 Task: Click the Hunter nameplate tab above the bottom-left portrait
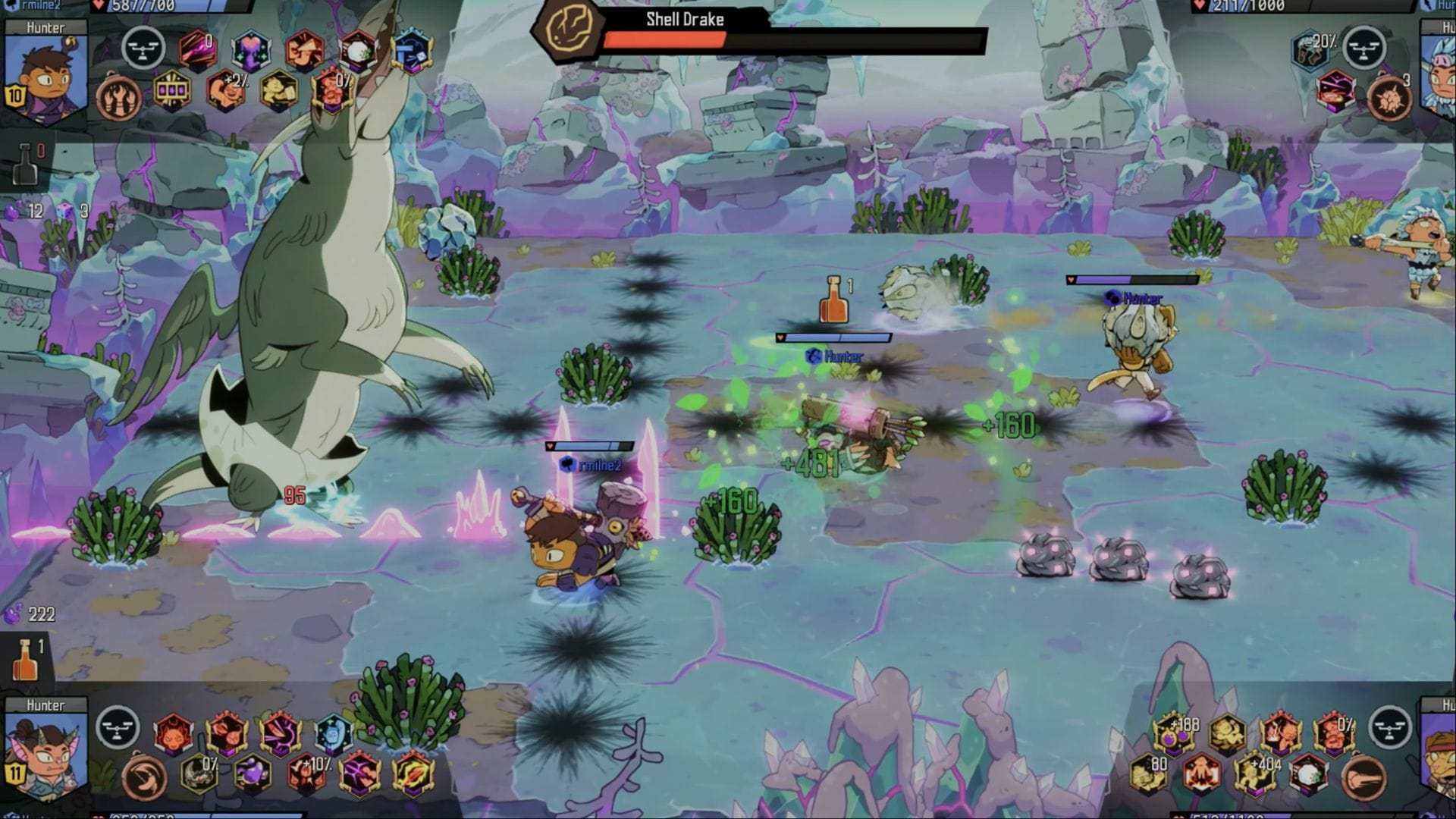48,704
